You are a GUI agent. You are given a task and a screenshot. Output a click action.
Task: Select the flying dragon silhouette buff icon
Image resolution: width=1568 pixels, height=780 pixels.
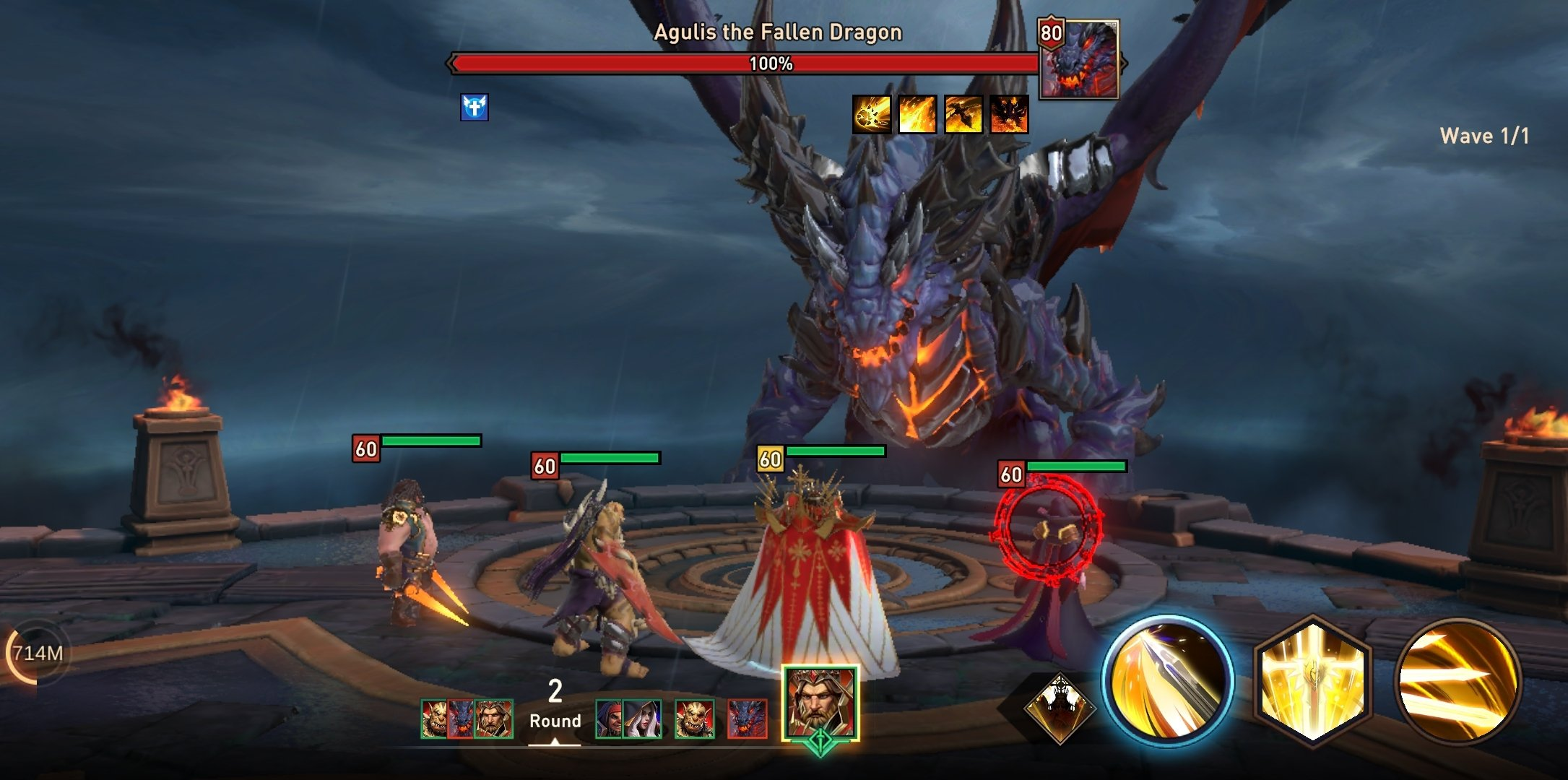(x=963, y=114)
